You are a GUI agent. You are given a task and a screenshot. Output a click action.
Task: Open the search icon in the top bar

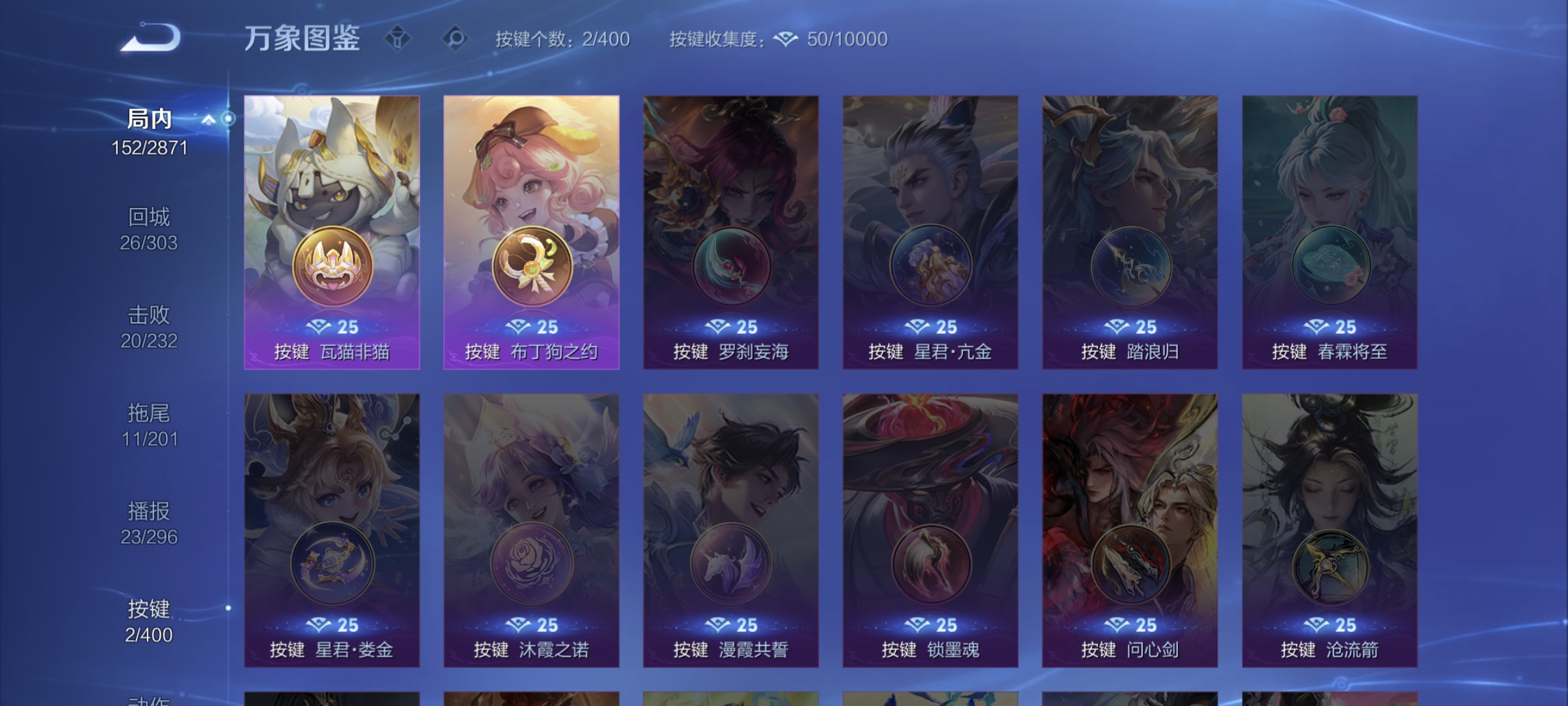point(456,39)
